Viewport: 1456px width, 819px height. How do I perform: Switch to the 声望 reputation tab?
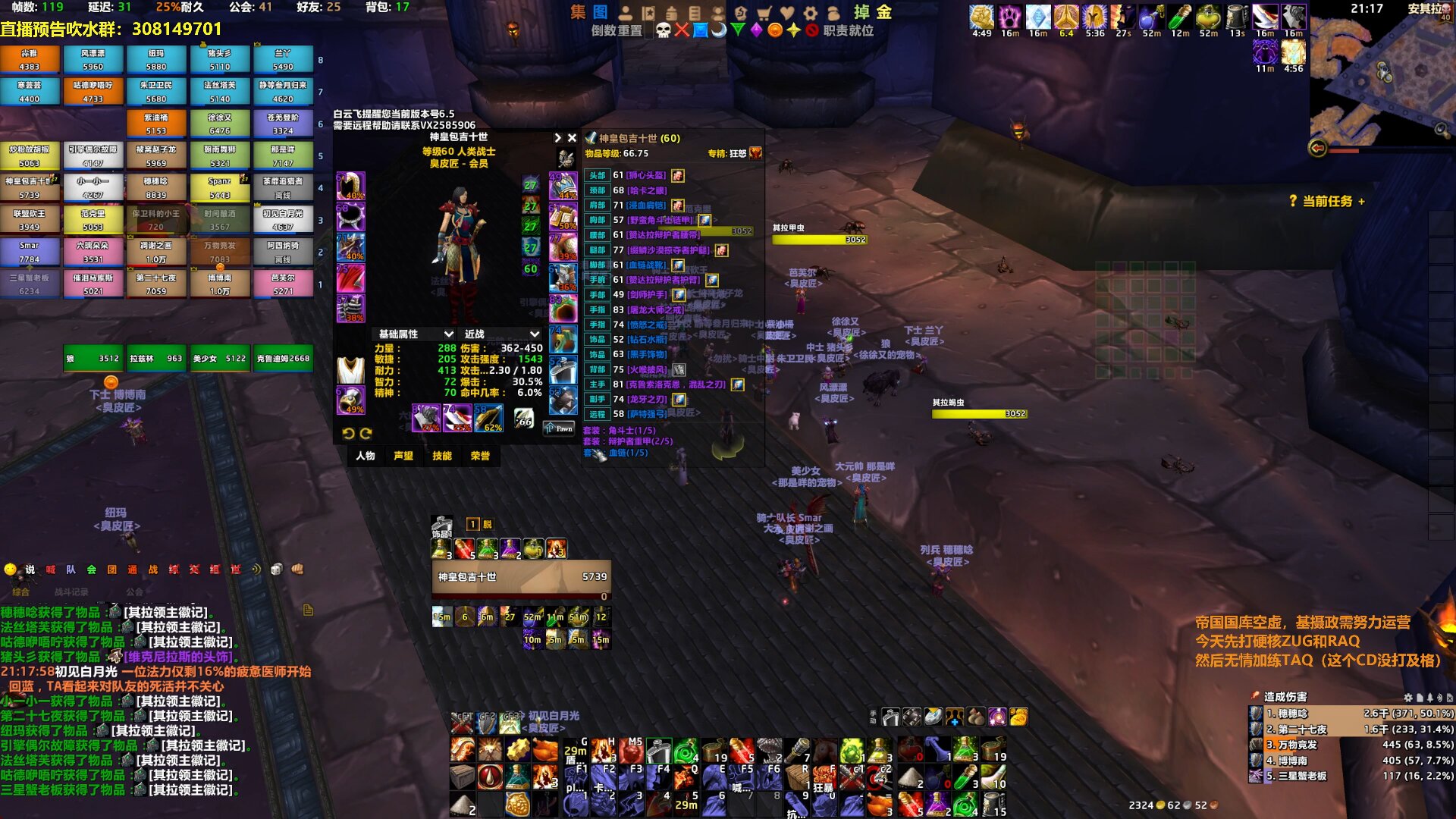[403, 456]
